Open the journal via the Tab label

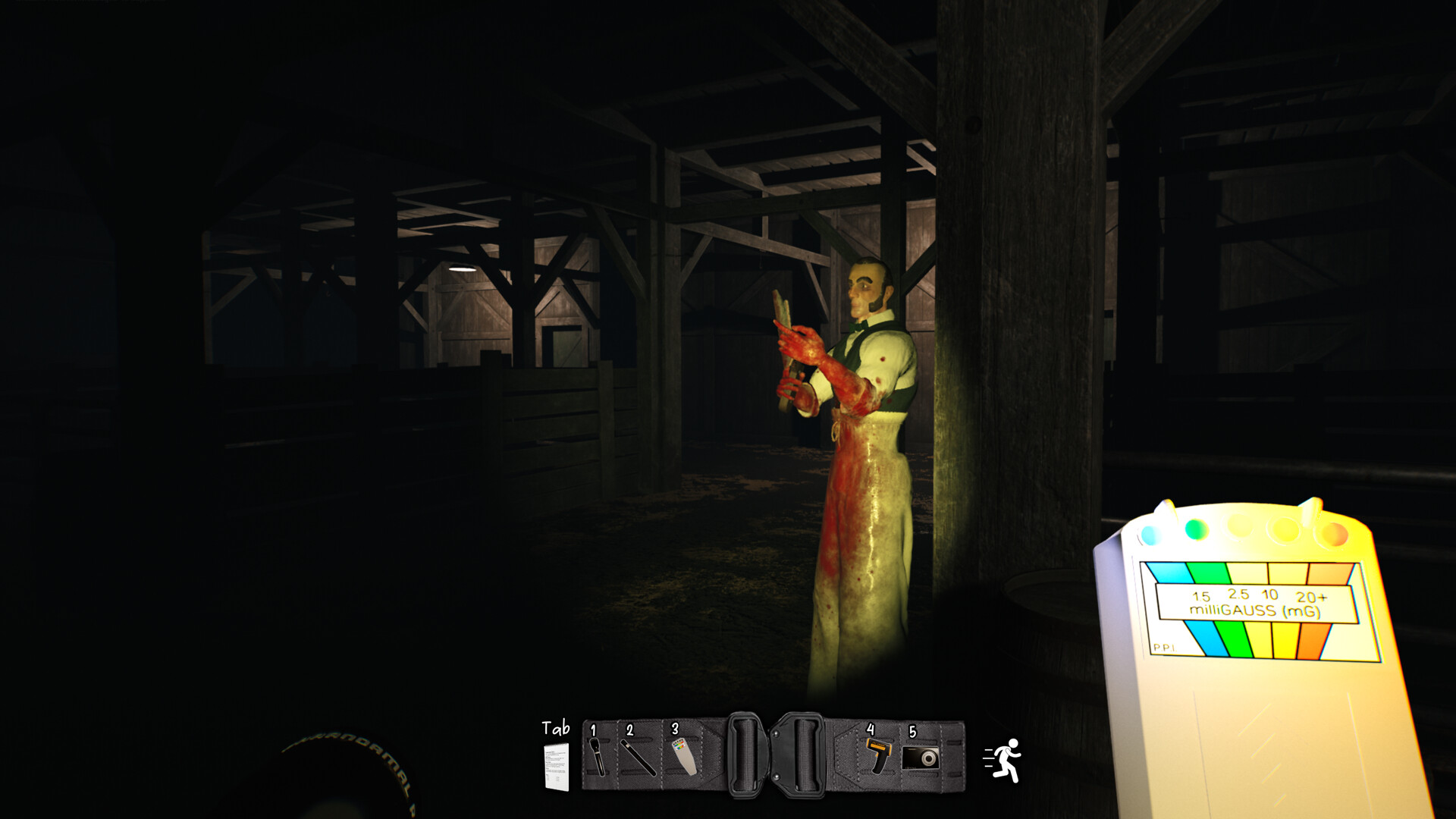(x=557, y=727)
